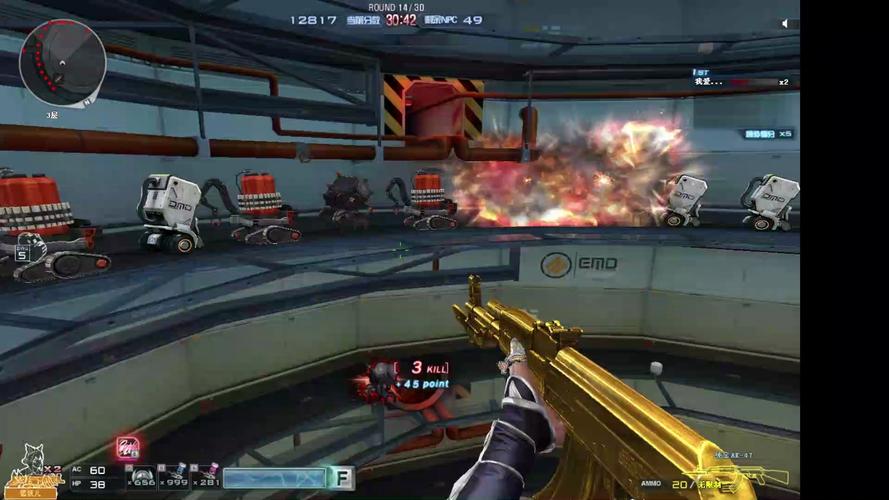The image size is (889, 500).
Task: Select the item slot with count 656
Action: click(143, 476)
